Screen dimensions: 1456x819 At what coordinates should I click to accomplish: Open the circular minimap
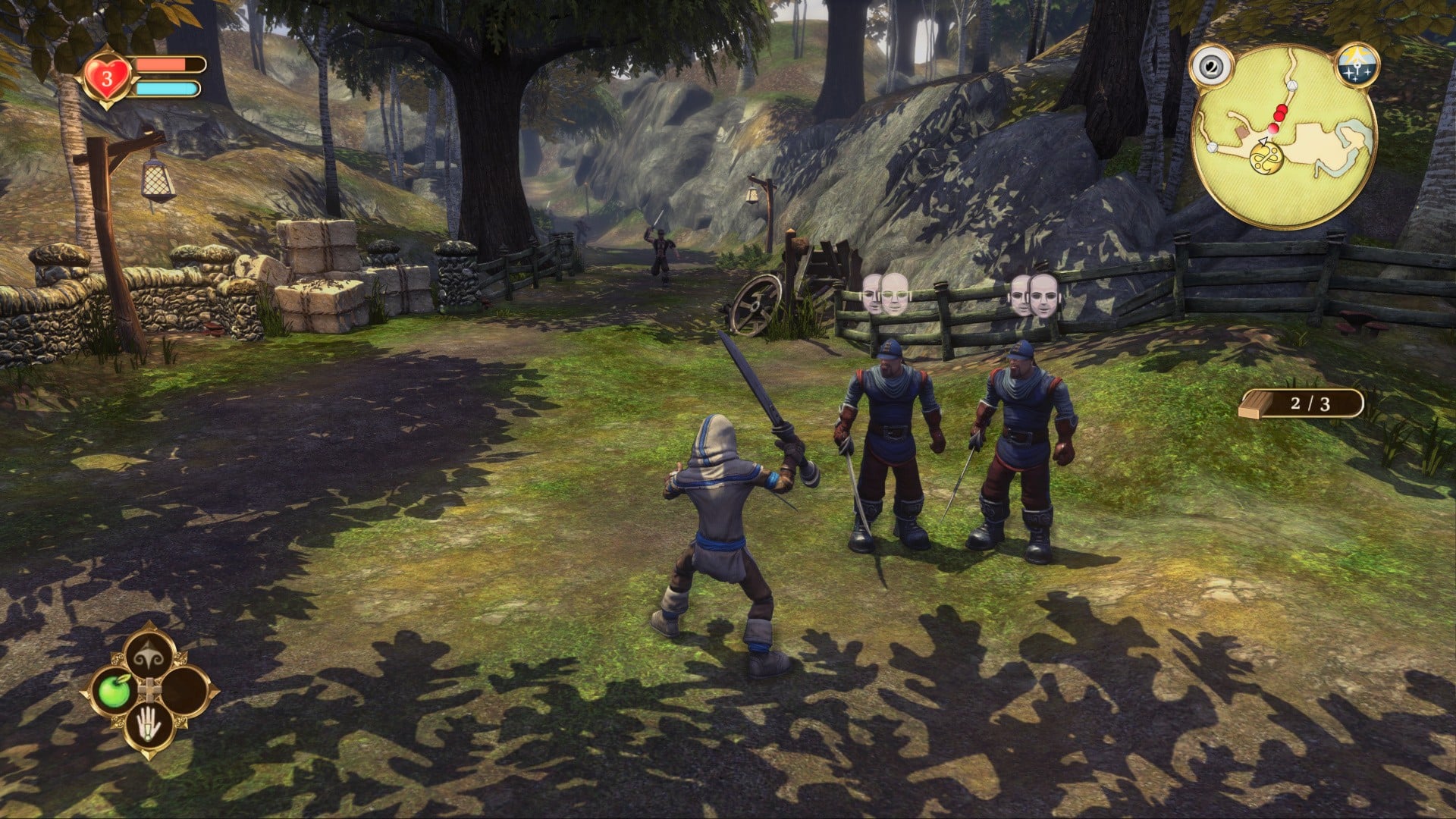pos(1285,136)
